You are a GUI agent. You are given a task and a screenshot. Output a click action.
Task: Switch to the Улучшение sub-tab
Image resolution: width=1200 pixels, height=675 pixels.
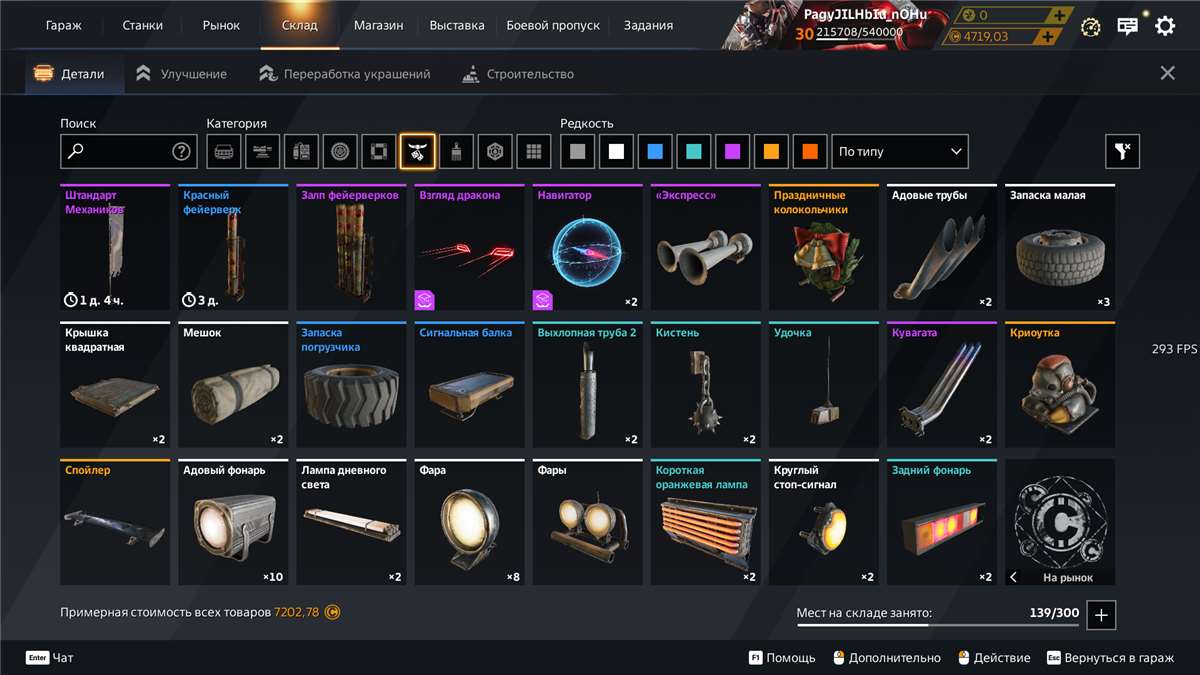pyautogui.click(x=182, y=74)
